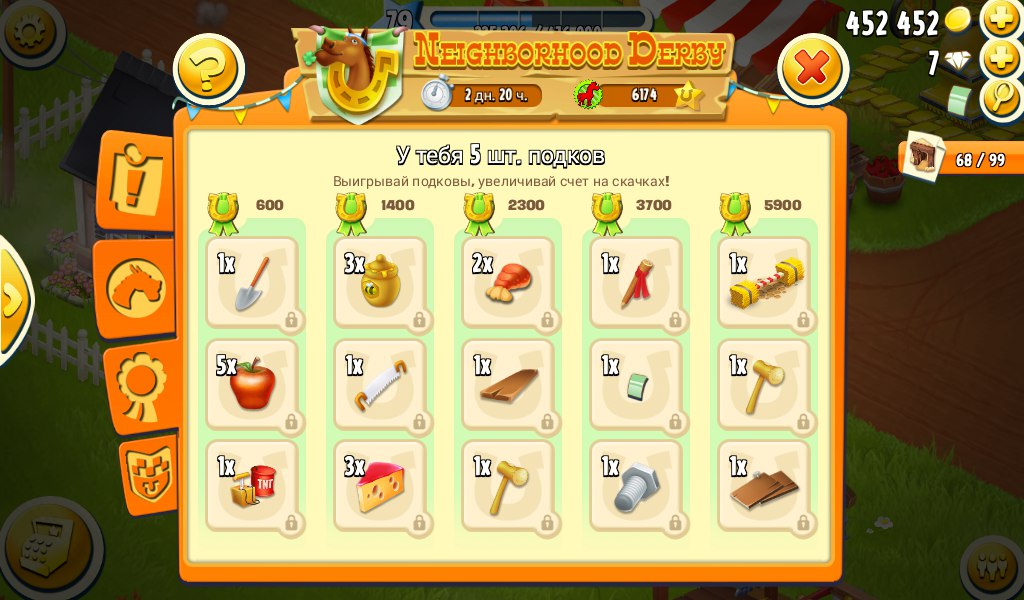Choose the TNT barrel reward slot

[x=252, y=487]
